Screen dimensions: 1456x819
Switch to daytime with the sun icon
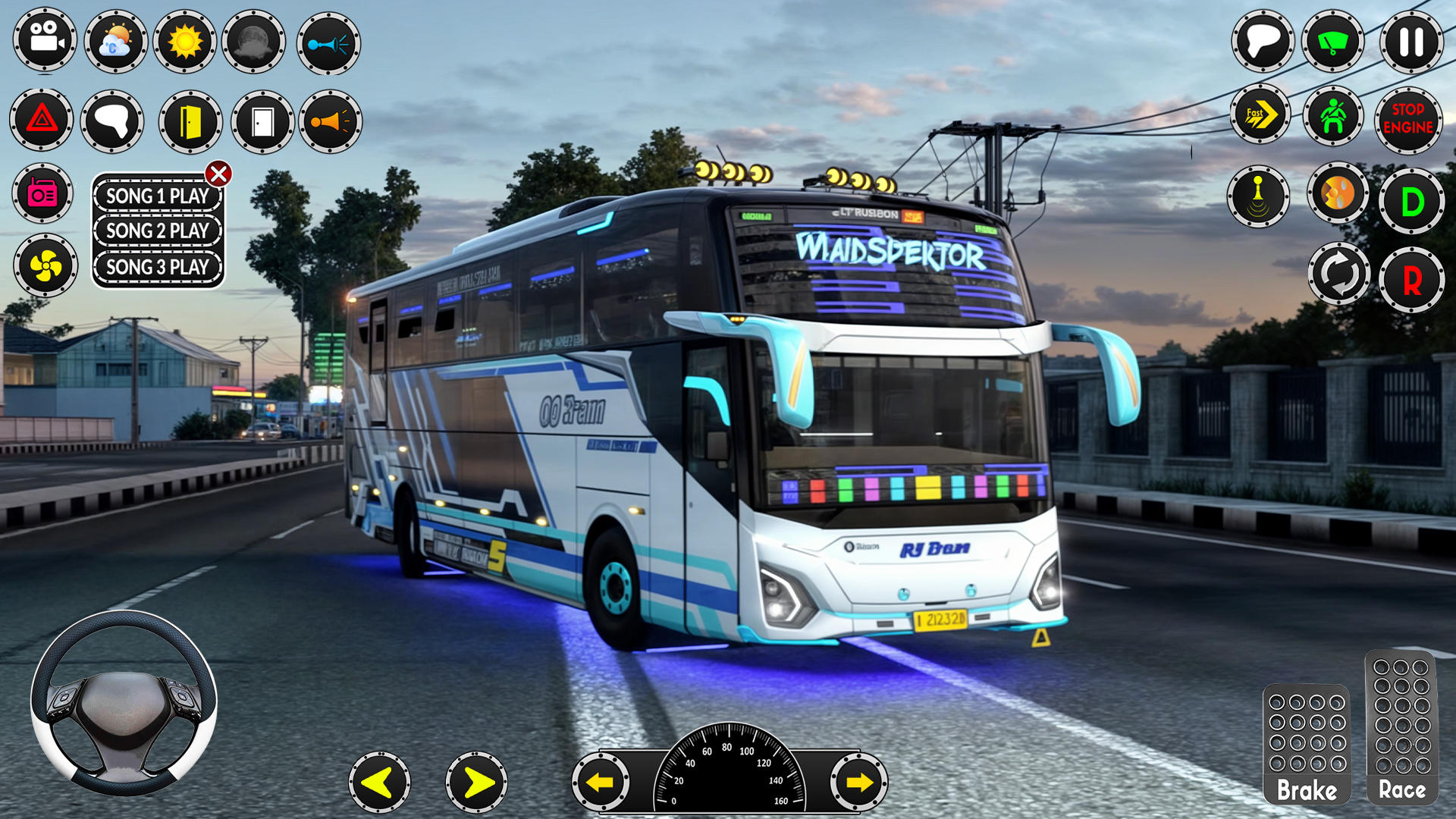(187, 42)
